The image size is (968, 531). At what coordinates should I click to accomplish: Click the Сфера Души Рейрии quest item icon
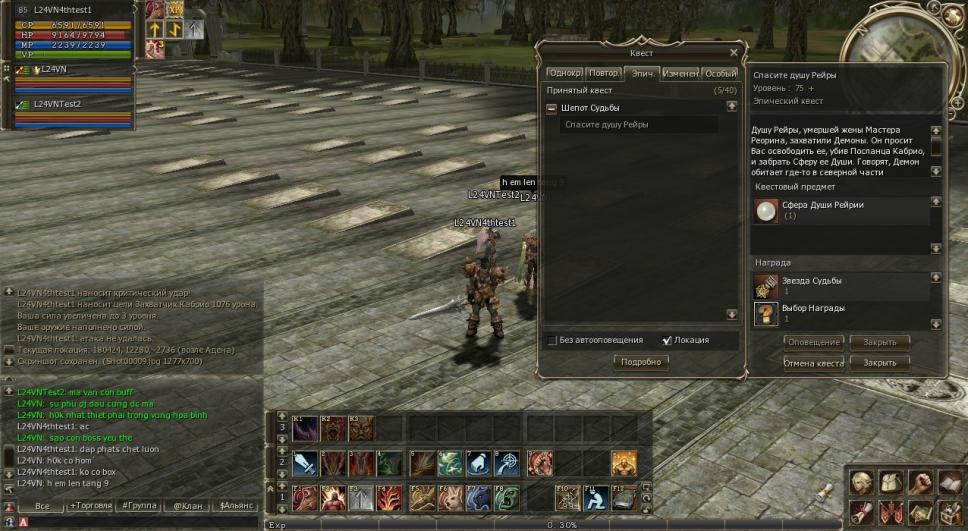click(x=766, y=211)
